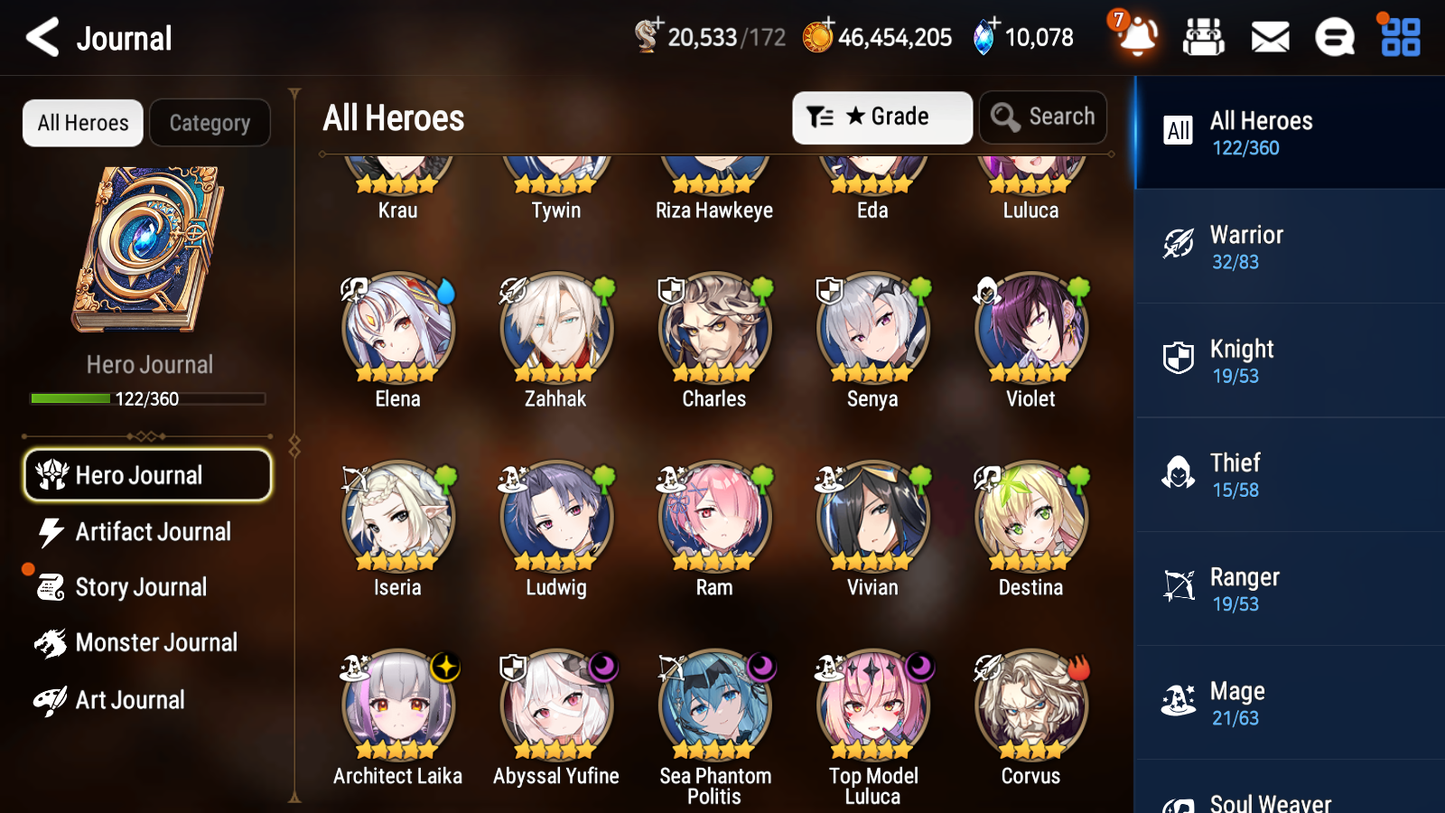1445x813 pixels.
Task: Open the Monster Journal
Action: pos(157,643)
